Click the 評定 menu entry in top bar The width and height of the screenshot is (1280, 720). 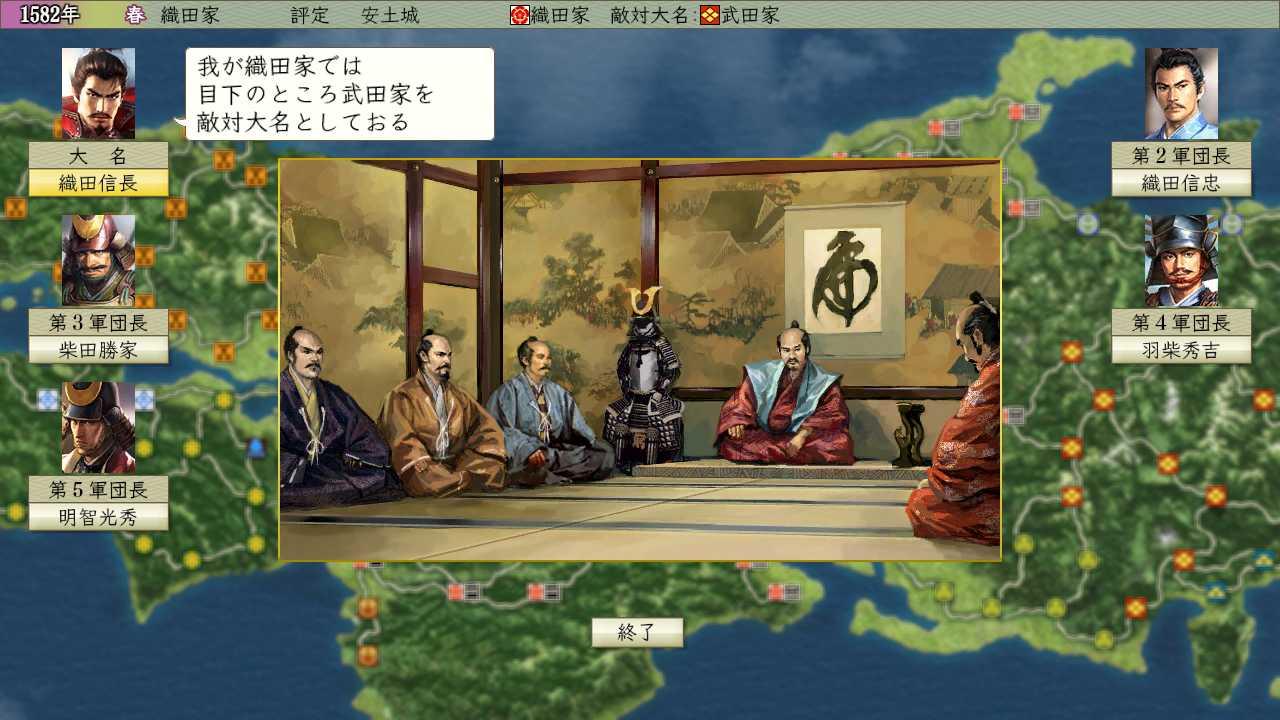point(310,15)
